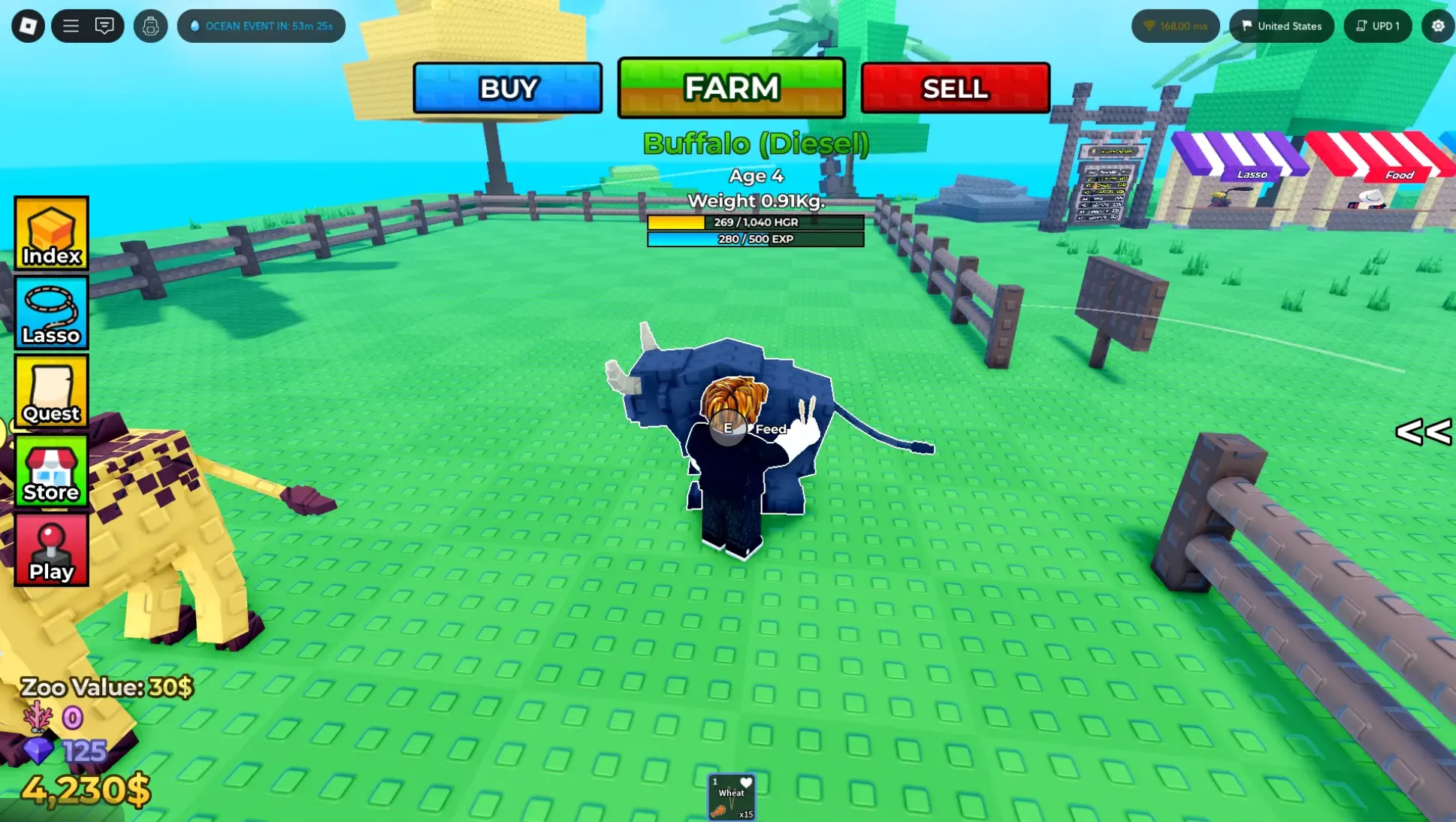Open the Roblox hamburger menu
Viewport: 1456px width, 822px height.
click(x=69, y=26)
